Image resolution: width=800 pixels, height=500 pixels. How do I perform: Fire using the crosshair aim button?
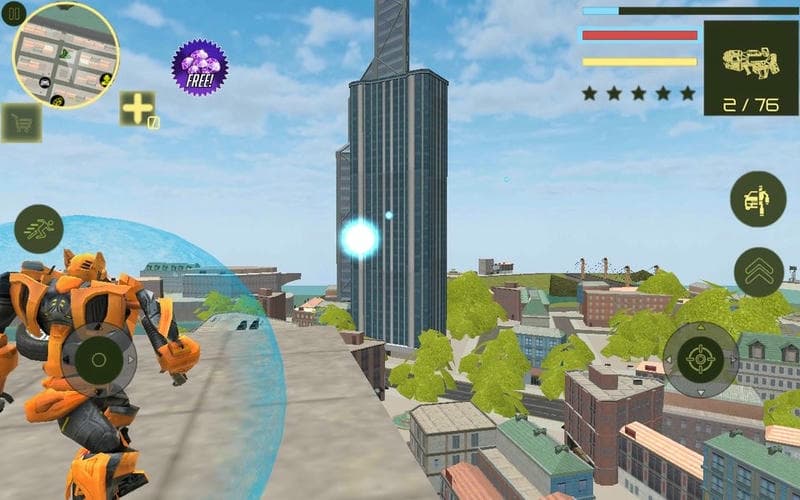pyautogui.click(x=702, y=358)
